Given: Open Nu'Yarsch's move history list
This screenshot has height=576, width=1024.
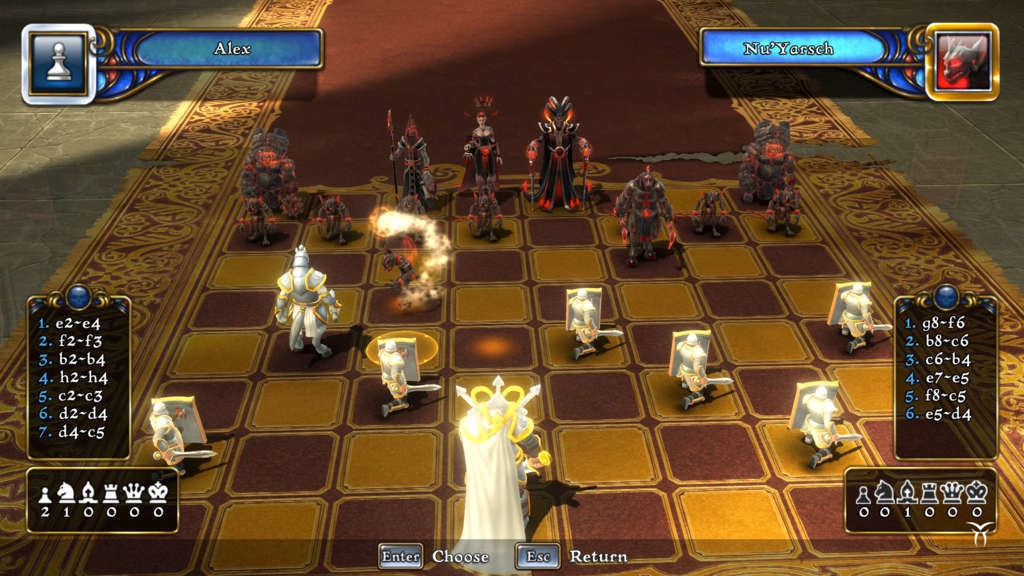Looking at the screenshot, I should [x=946, y=377].
